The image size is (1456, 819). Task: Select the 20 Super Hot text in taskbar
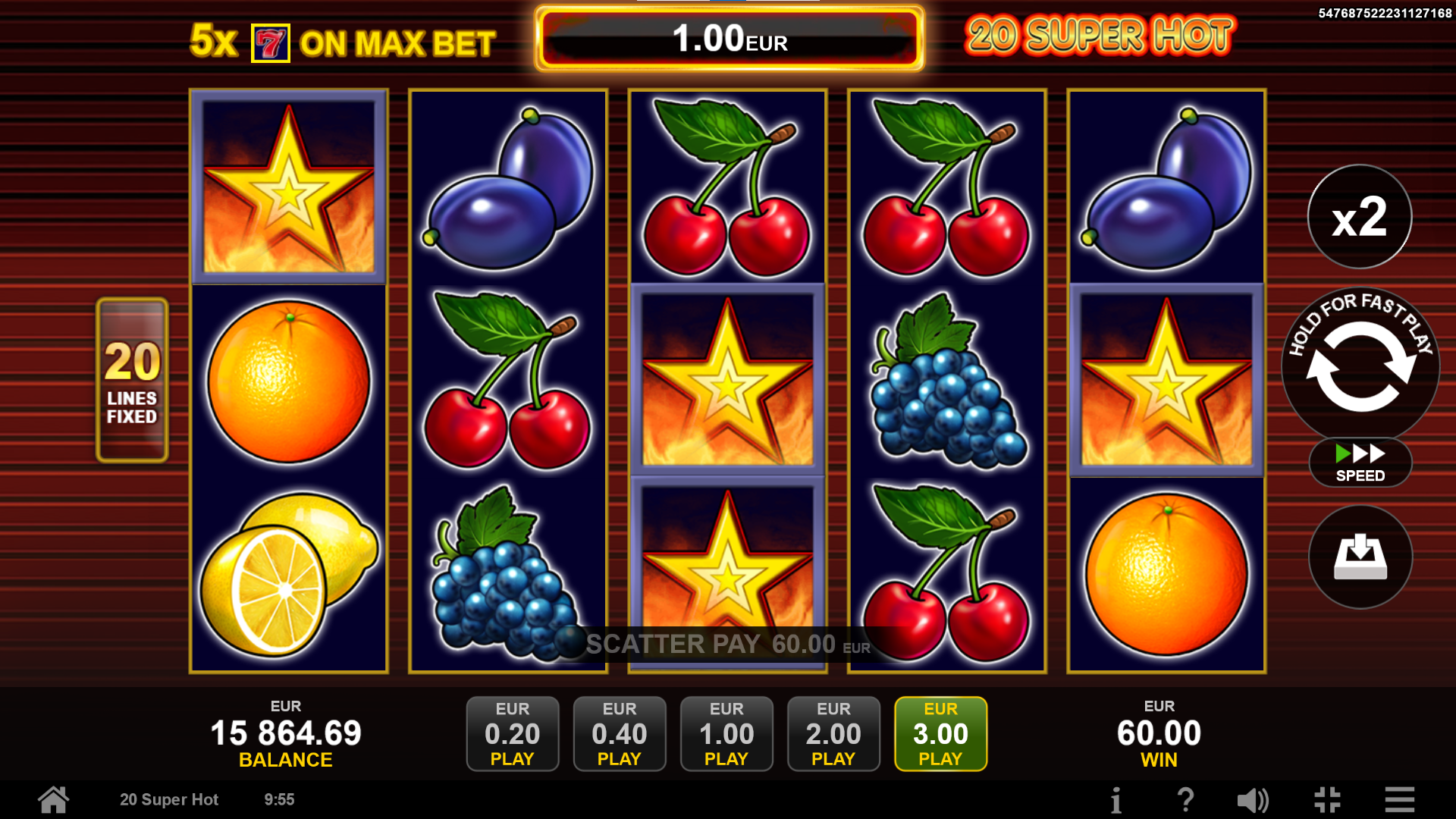click(169, 799)
